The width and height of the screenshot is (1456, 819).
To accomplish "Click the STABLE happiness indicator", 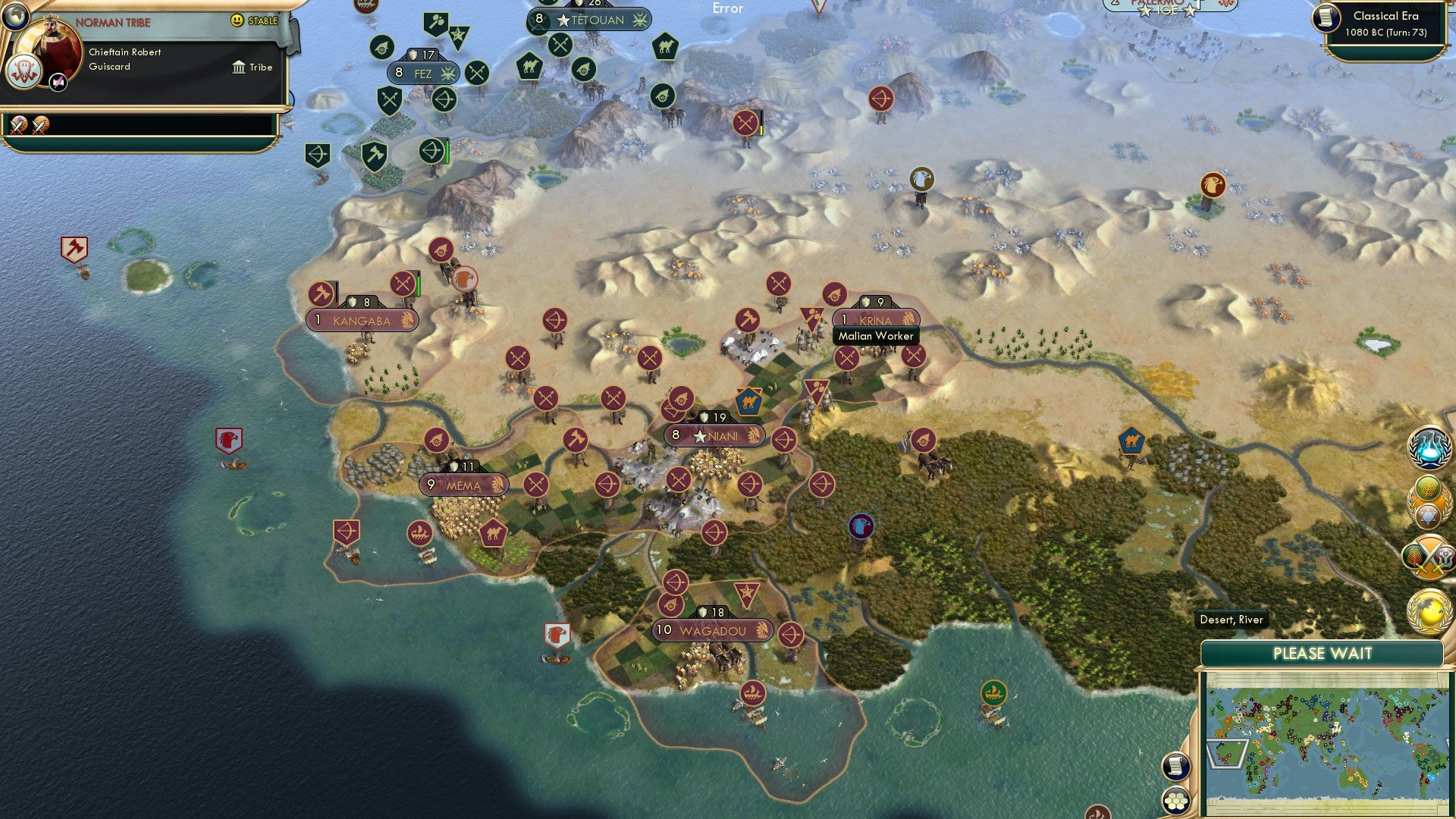I will pos(254,22).
